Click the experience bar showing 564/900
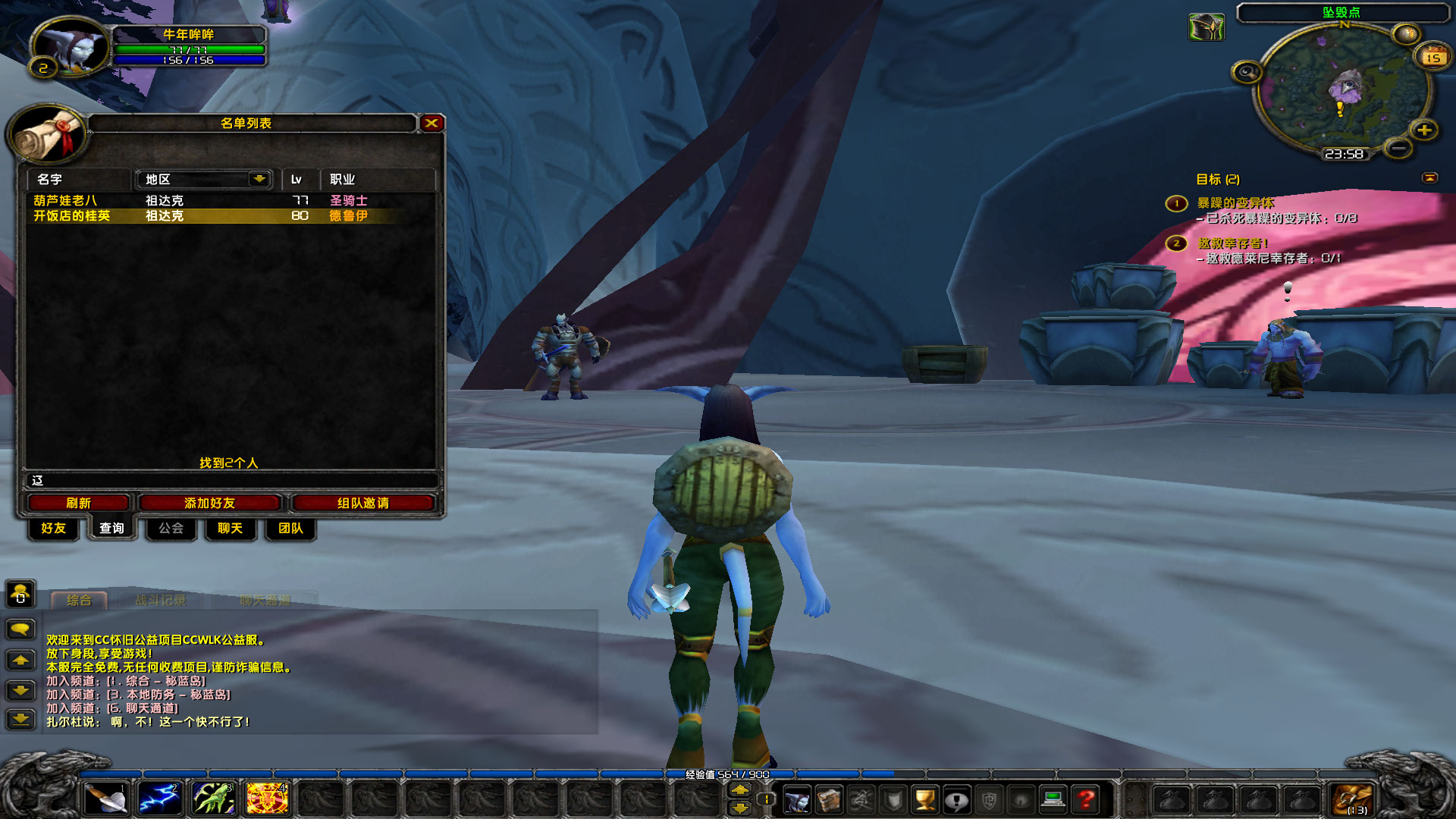1456x819 pixels. pos(728,773)
